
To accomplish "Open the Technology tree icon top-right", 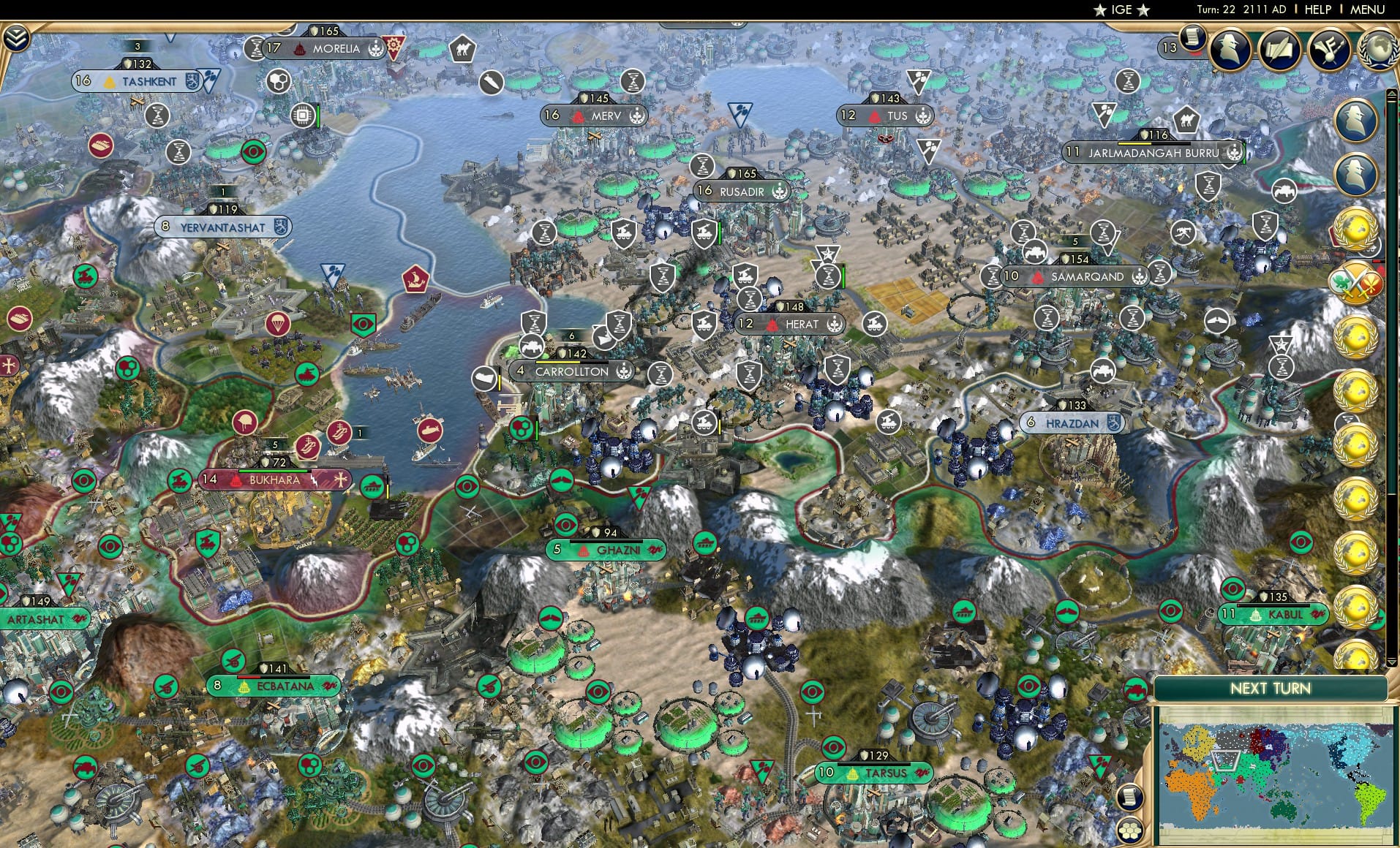I will pos(1328,48).
